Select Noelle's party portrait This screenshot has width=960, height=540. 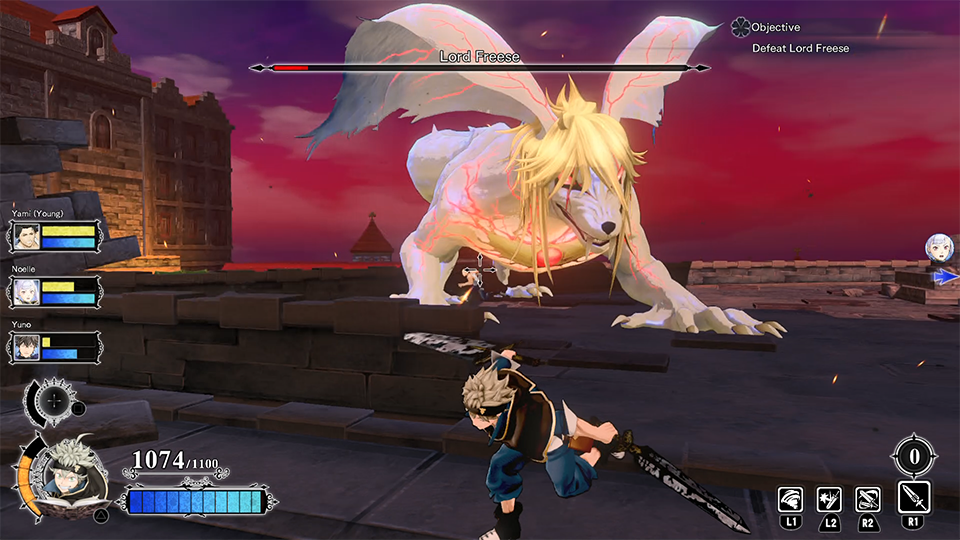click(x=27, y=292)
